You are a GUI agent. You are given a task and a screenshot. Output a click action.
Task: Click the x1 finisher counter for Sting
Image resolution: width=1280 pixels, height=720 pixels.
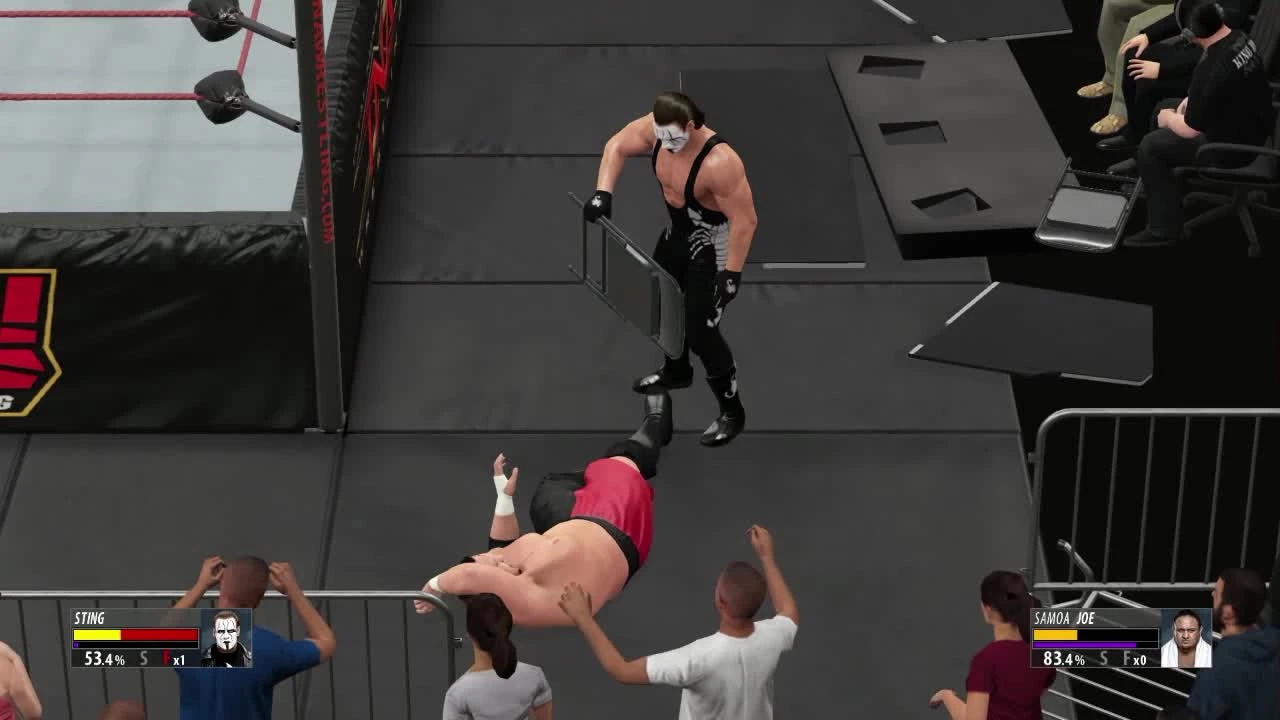pyautogui.click(x=181, y=658)
